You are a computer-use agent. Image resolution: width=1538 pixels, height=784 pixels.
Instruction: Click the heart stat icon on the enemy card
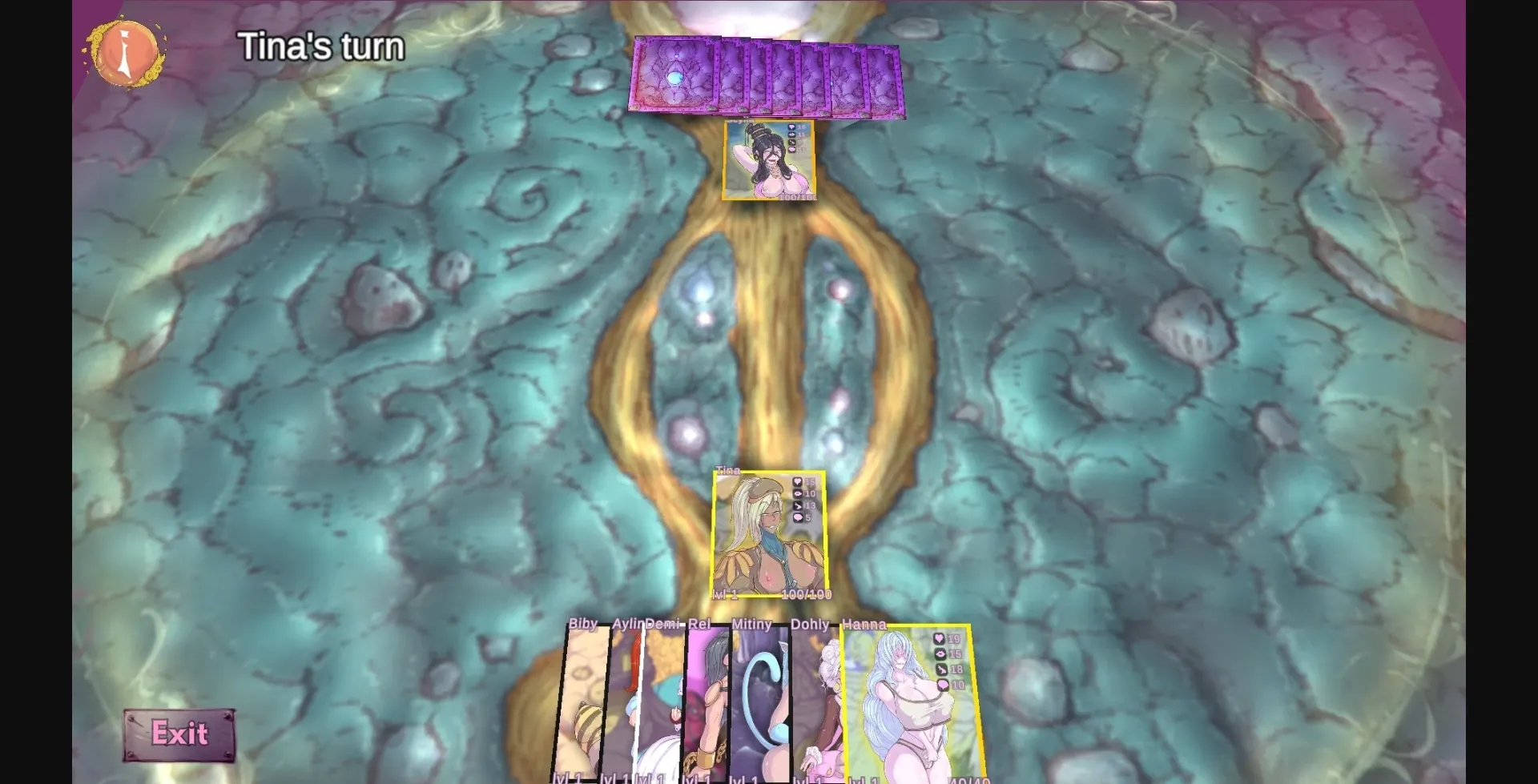point(791,127)
